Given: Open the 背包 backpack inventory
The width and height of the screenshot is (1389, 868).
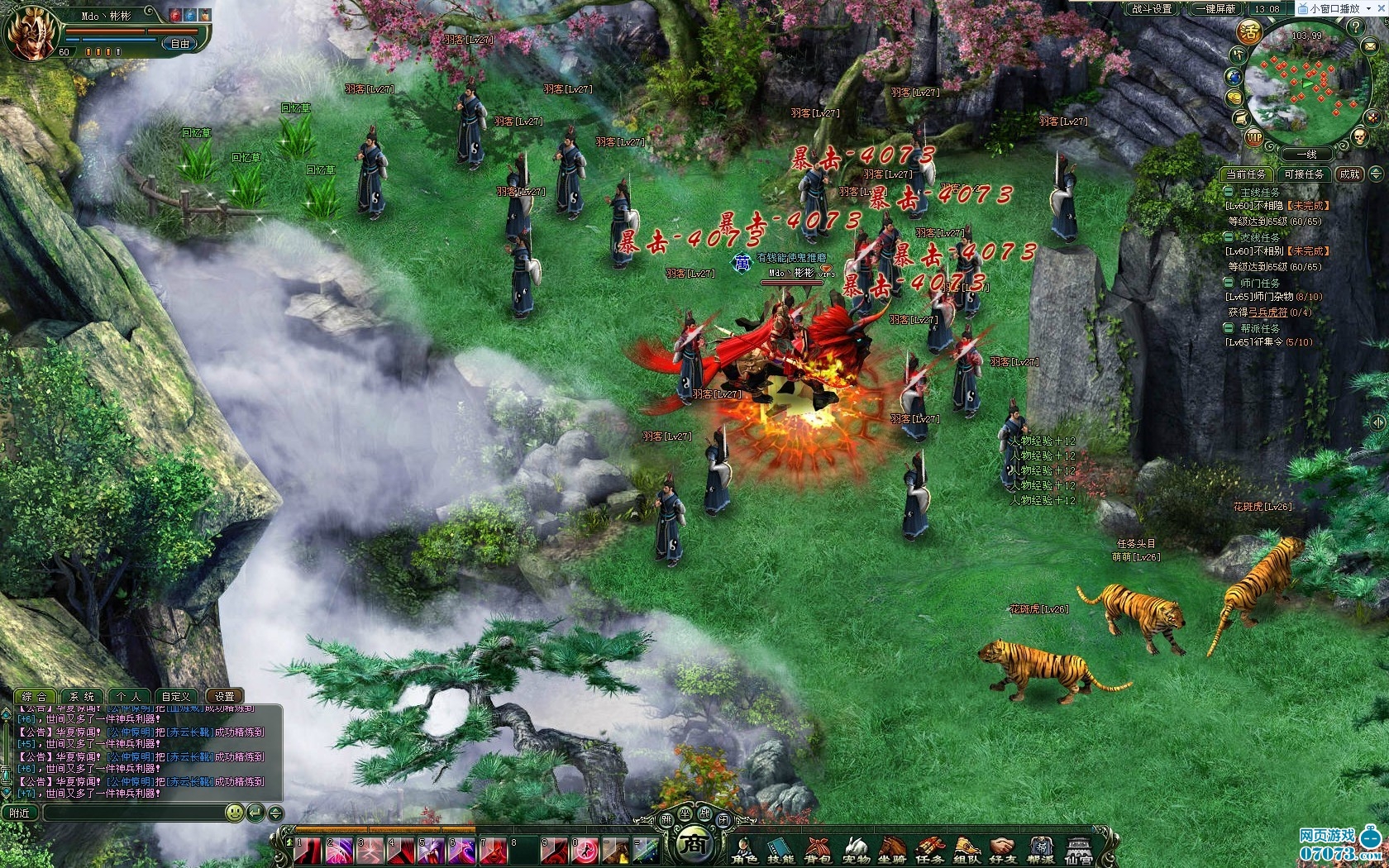Looking at the screenshot, I should tap(818, 851).
